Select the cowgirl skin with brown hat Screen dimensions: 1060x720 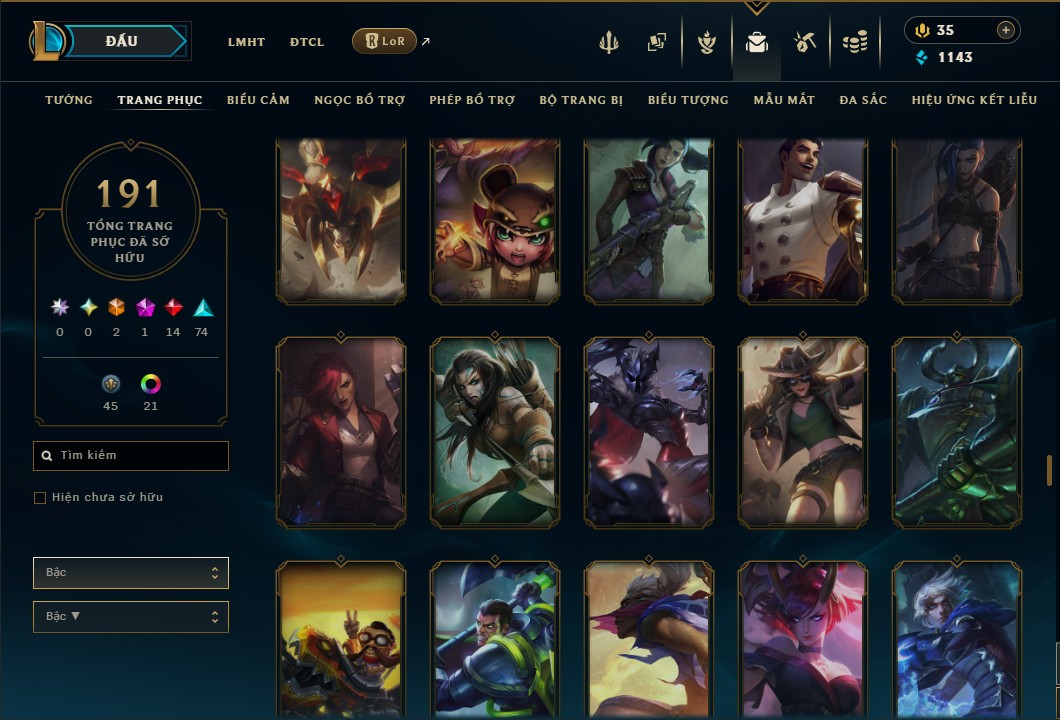coord(803,432)
